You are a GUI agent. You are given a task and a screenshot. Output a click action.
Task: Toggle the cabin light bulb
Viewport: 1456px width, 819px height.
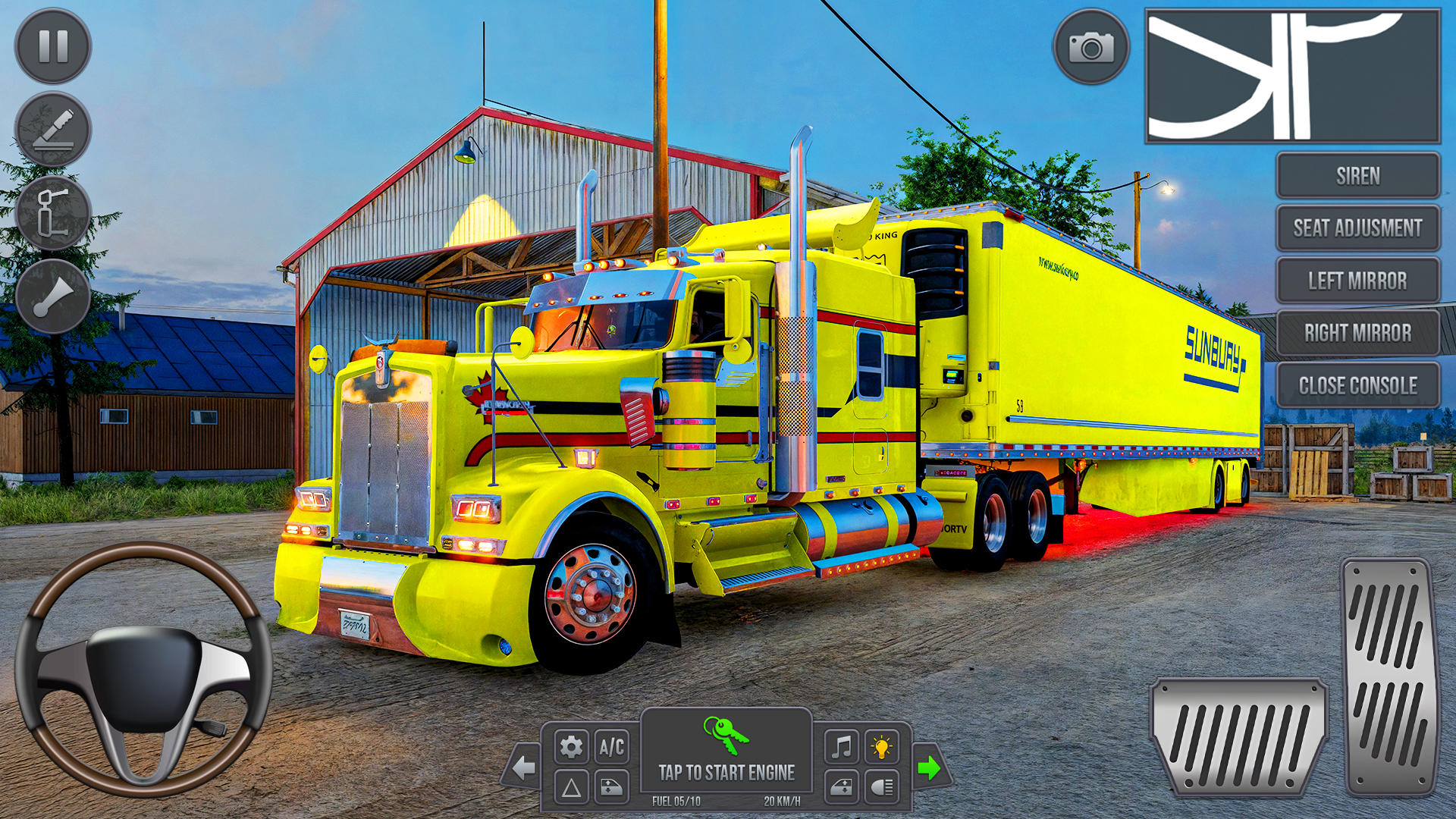[x=881, y=747]
